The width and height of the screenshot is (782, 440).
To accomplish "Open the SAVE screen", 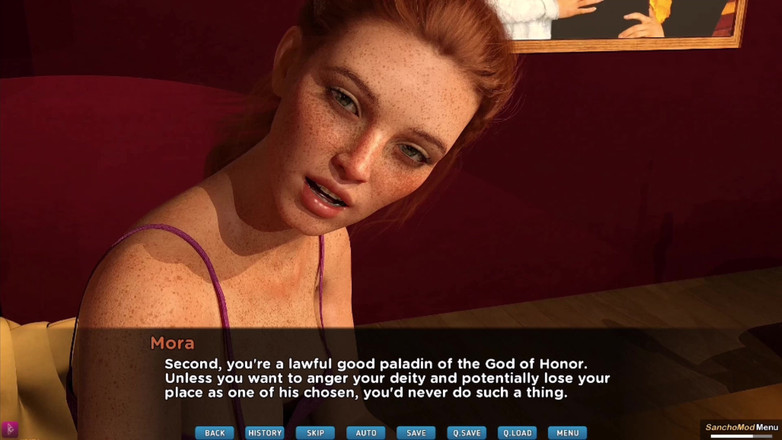I will point(416,433).
